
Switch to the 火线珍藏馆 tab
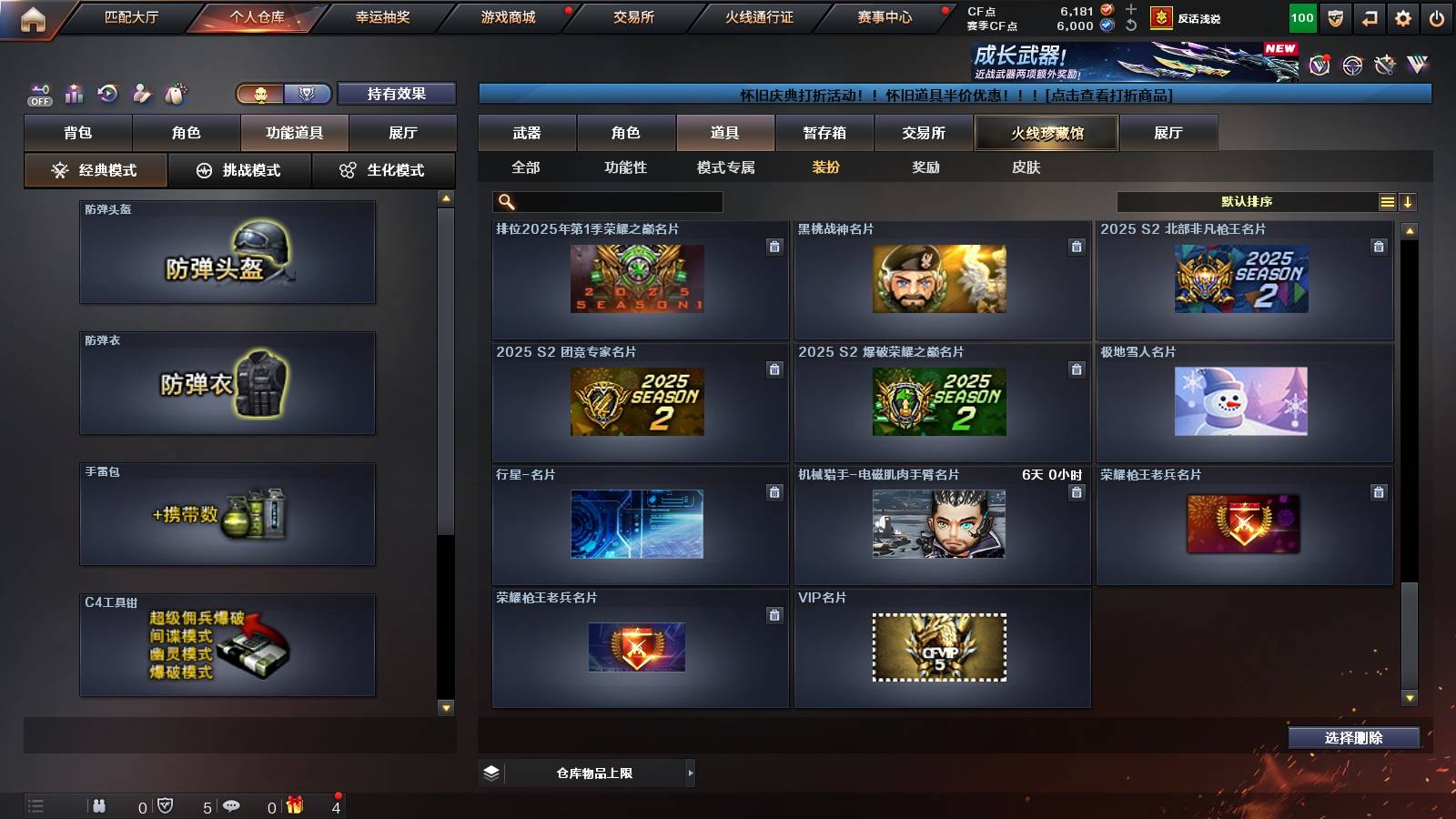pyautogui.click(x=1045, y=133)
